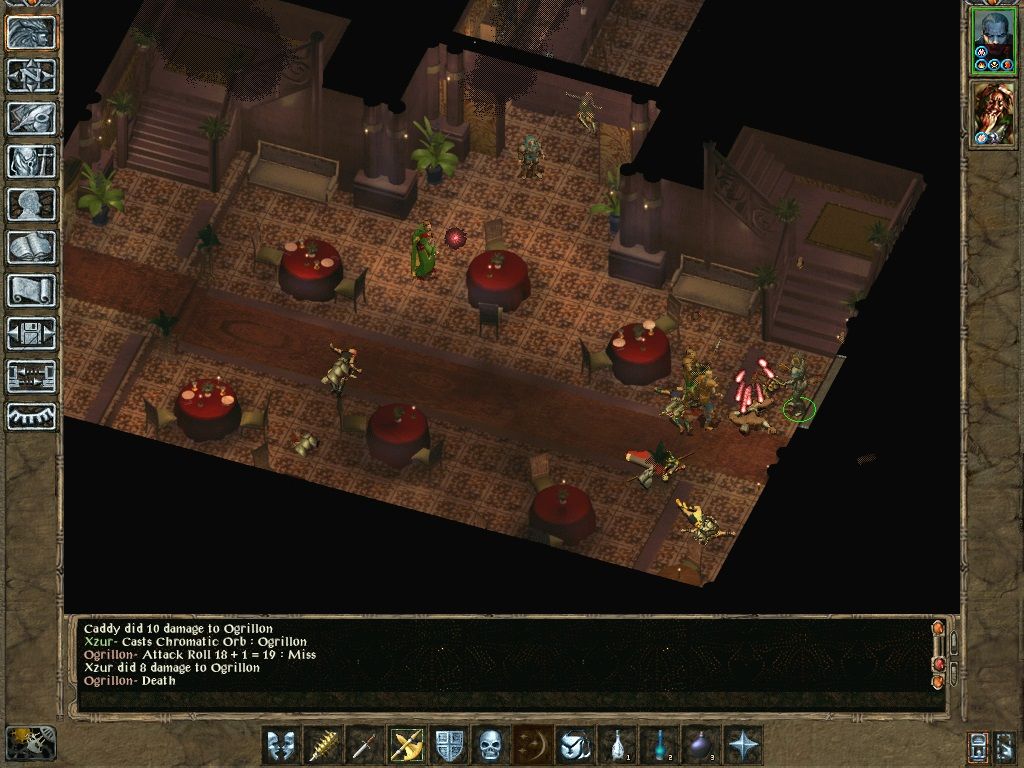The width and height of the screenshot is (1024, 768).
Task: Select the gray-haired masked character portrait
Action: [993, 40]
